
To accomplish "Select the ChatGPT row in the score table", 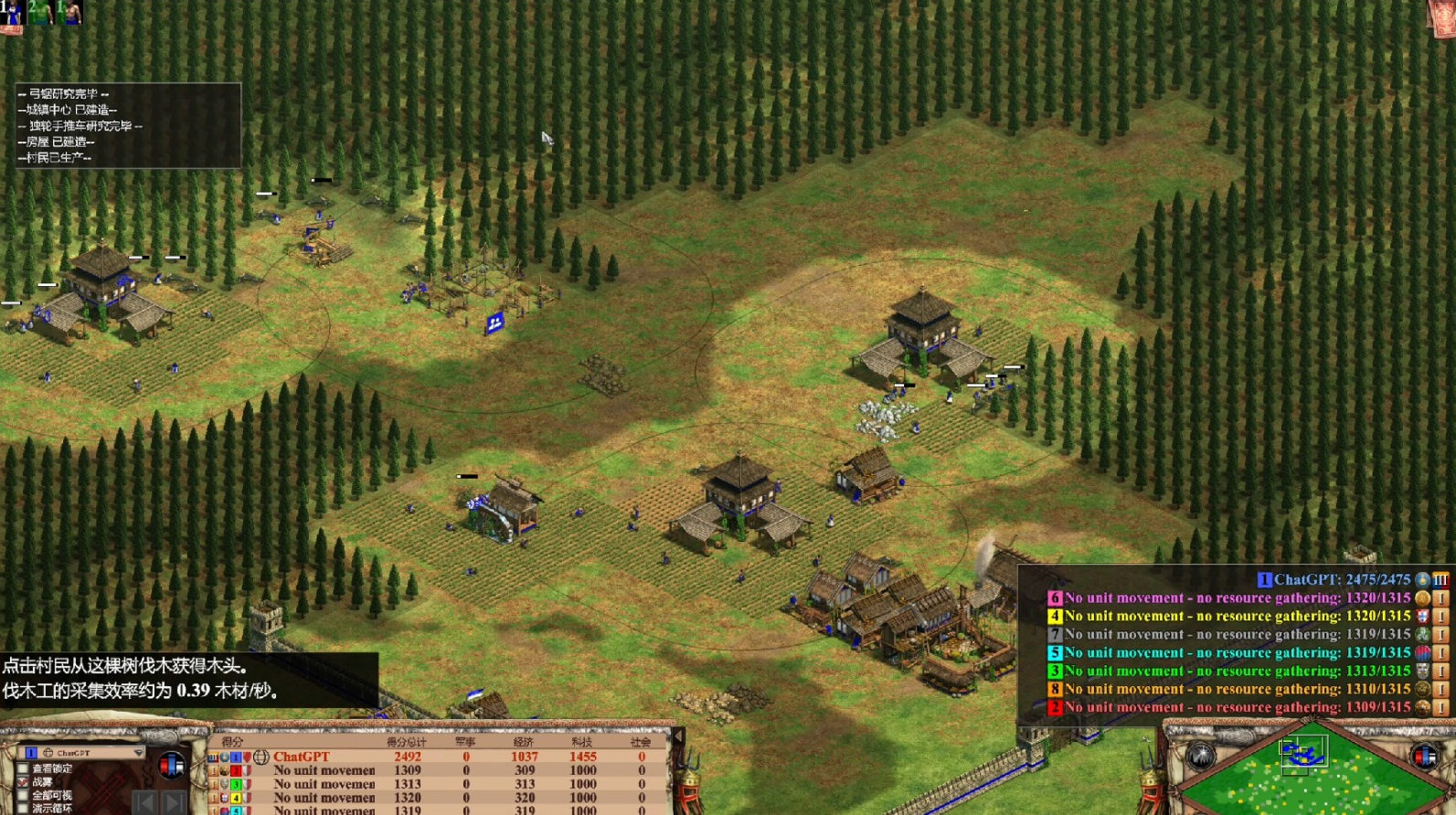I will [302, 757].
